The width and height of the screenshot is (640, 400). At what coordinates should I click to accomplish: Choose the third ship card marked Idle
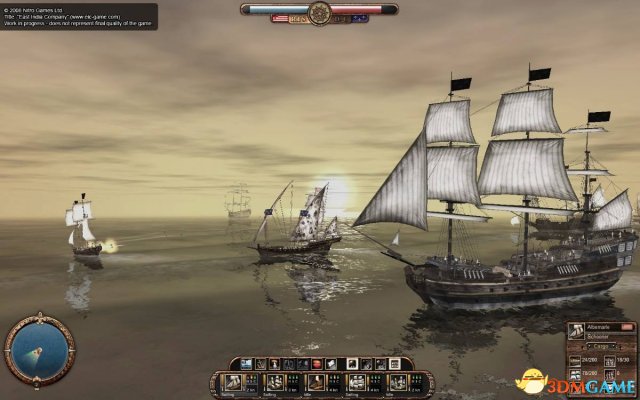pos(316,381)
